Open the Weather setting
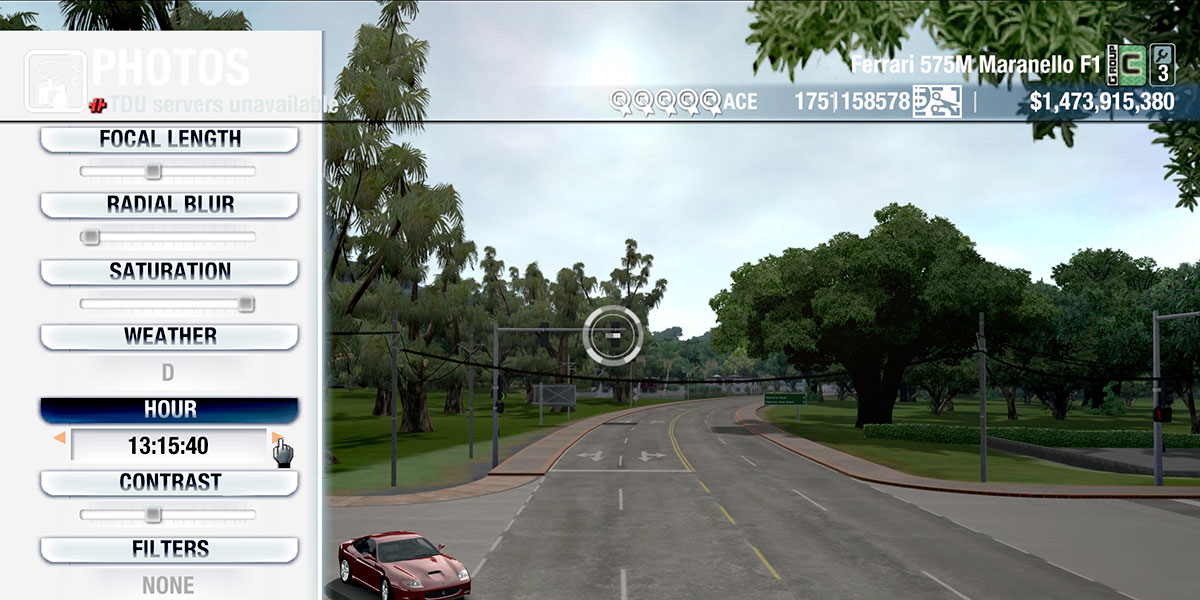This screenshot has height=600, width=1200. point(169,336)
